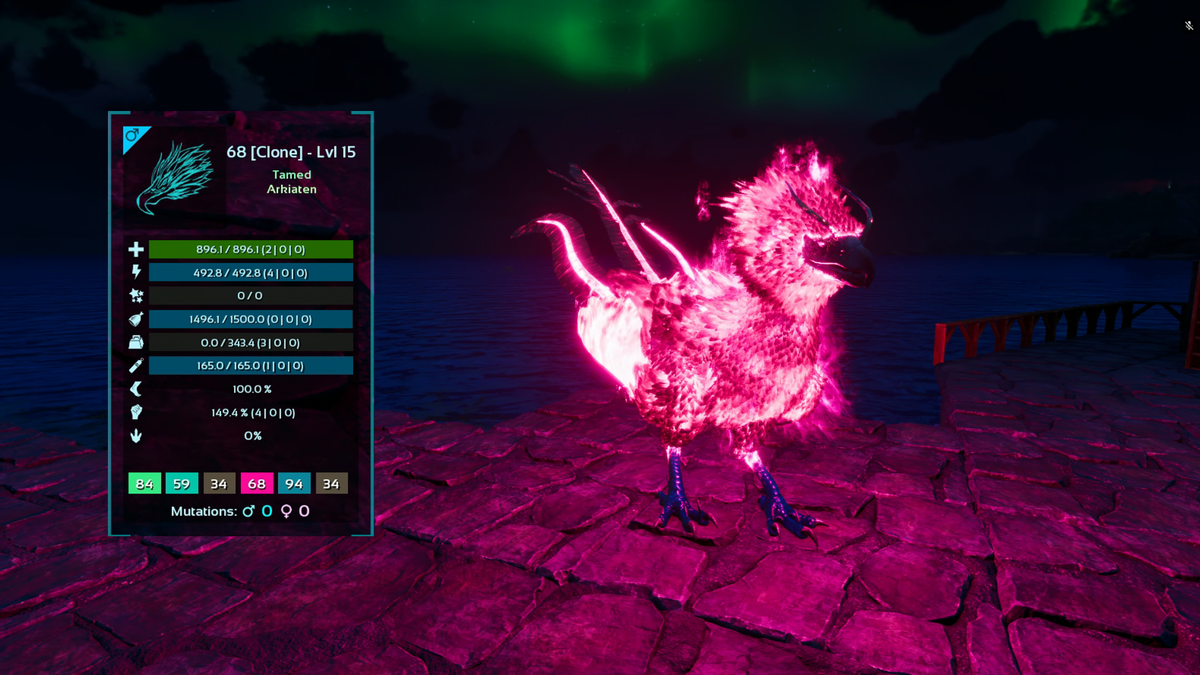This screenshot has width=1200, height=675.
Task: Click the blue color swatch labeled 94
Action: (x=294, y=484)
